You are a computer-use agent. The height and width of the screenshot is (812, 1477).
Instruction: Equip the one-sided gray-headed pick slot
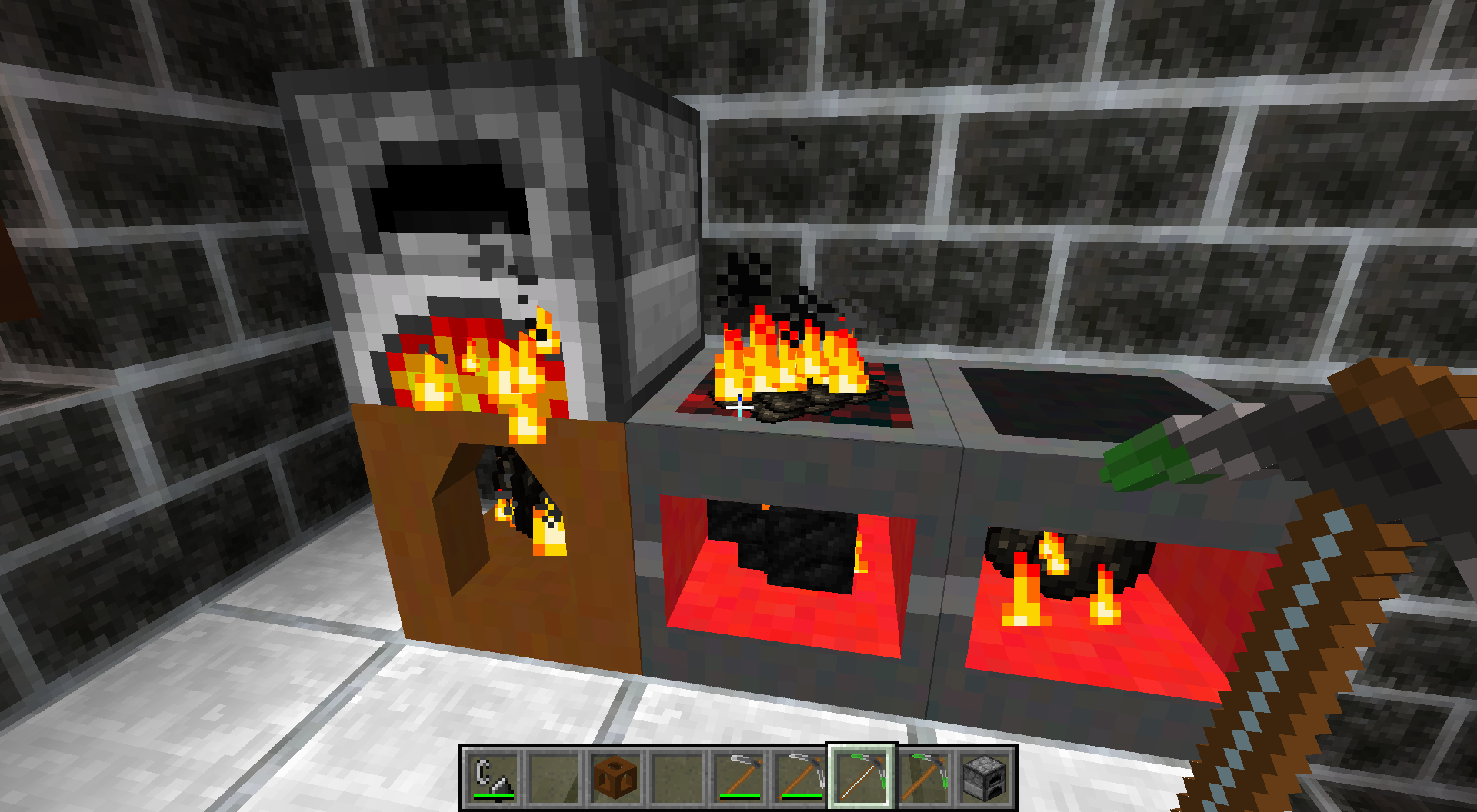[x=739, y=777]
